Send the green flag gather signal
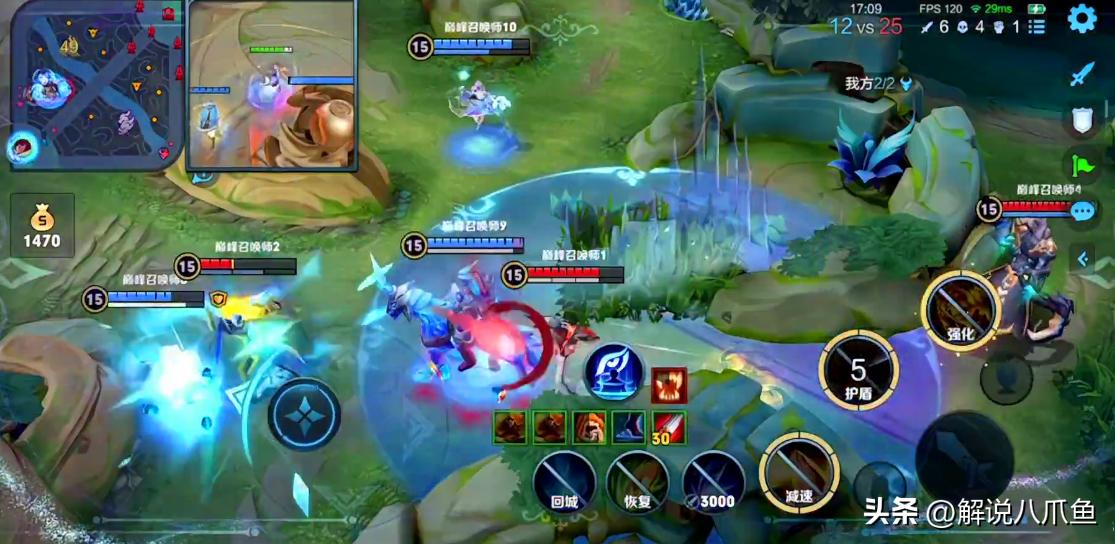 1082,165
